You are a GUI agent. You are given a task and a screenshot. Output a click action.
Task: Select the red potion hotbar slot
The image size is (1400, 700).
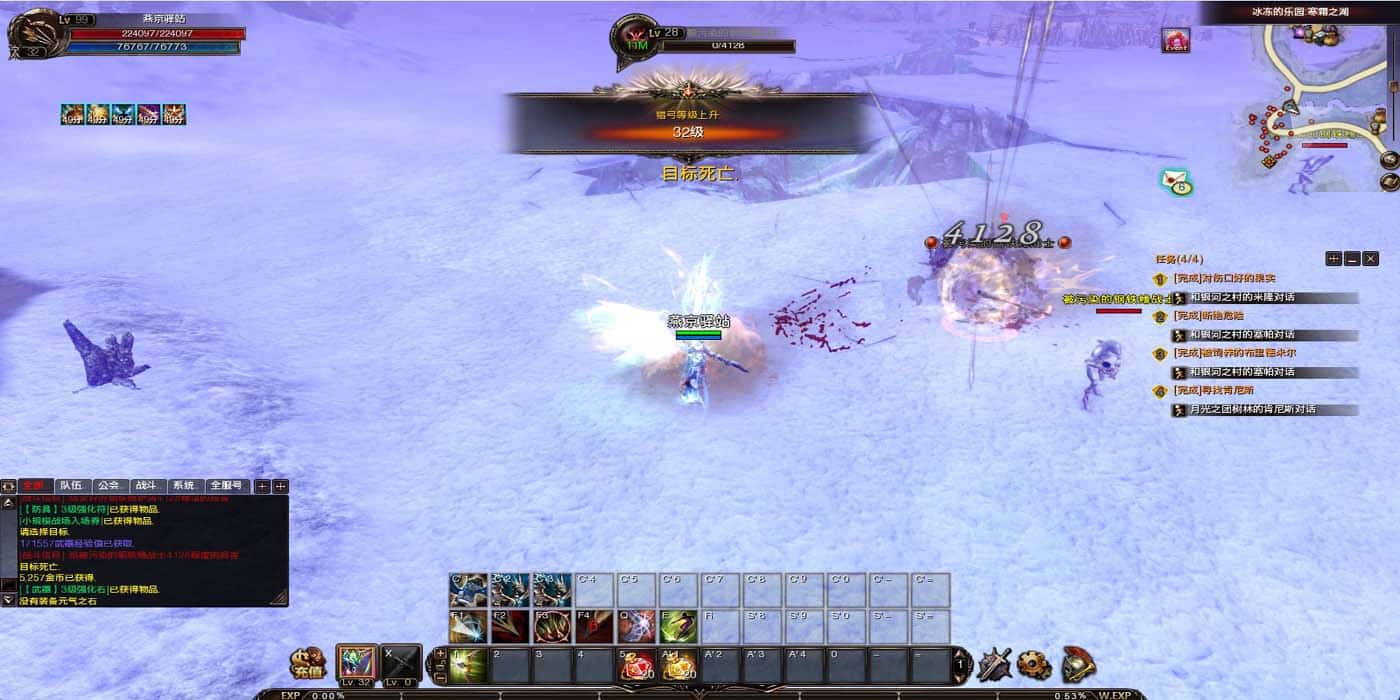click(636, 665)
